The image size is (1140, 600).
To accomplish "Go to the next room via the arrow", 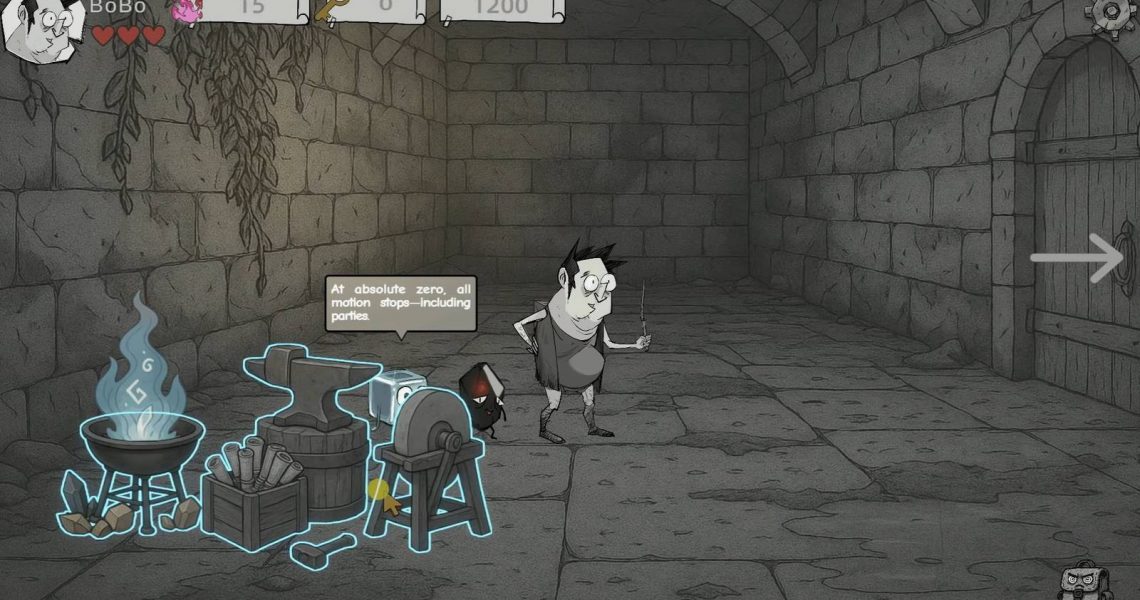I will coord(1077,258).
